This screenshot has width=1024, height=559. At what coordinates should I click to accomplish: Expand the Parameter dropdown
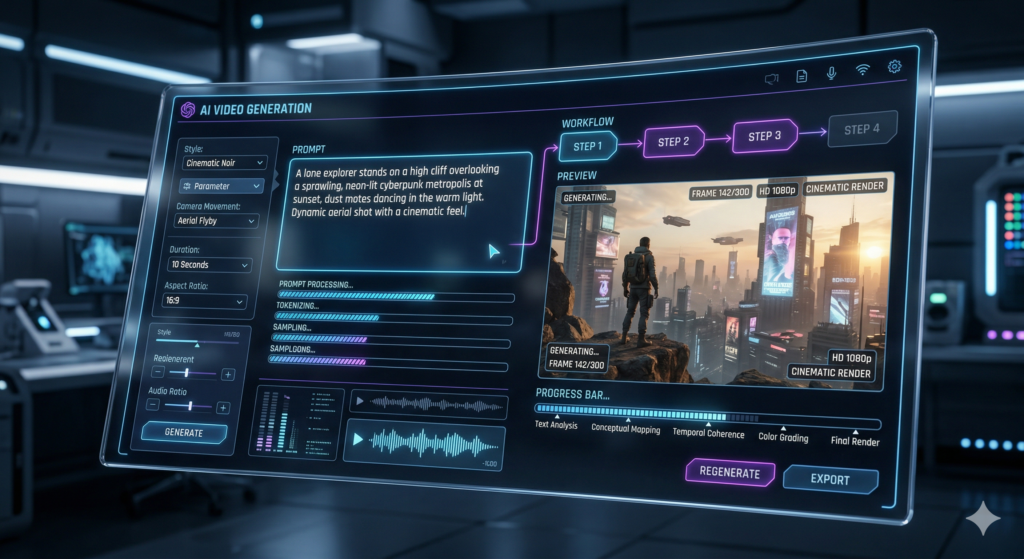tap(221, 186)
